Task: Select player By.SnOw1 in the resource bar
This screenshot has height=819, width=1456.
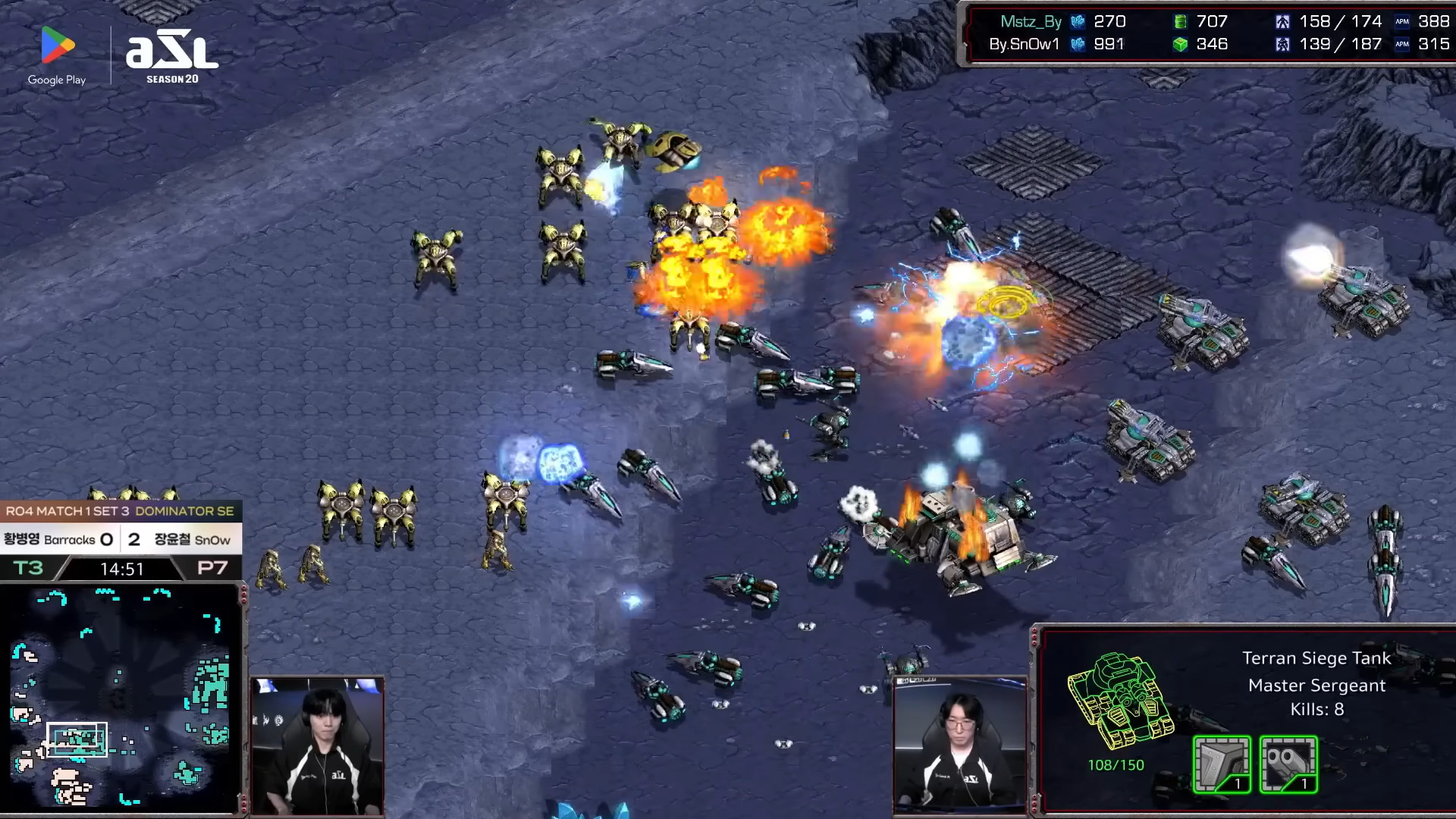Action: [1024, 45]
